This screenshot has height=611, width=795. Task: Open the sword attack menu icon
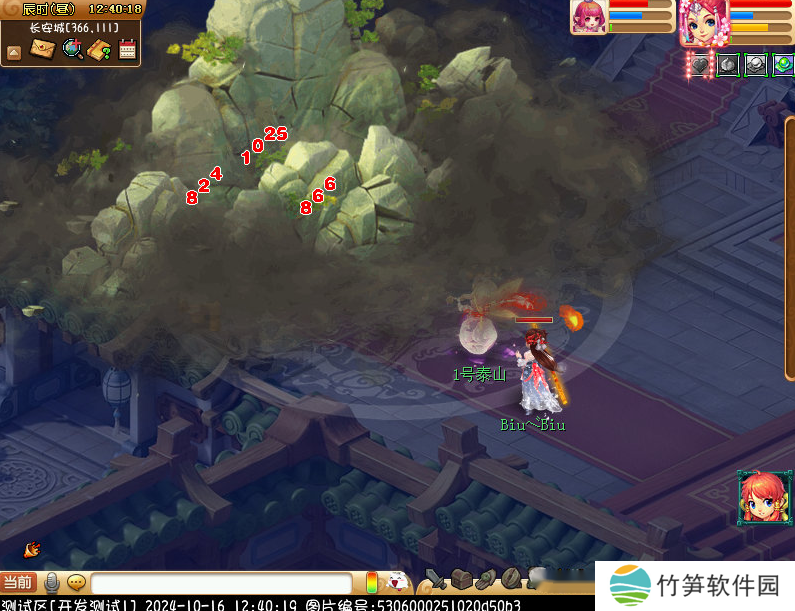(434, 579)
